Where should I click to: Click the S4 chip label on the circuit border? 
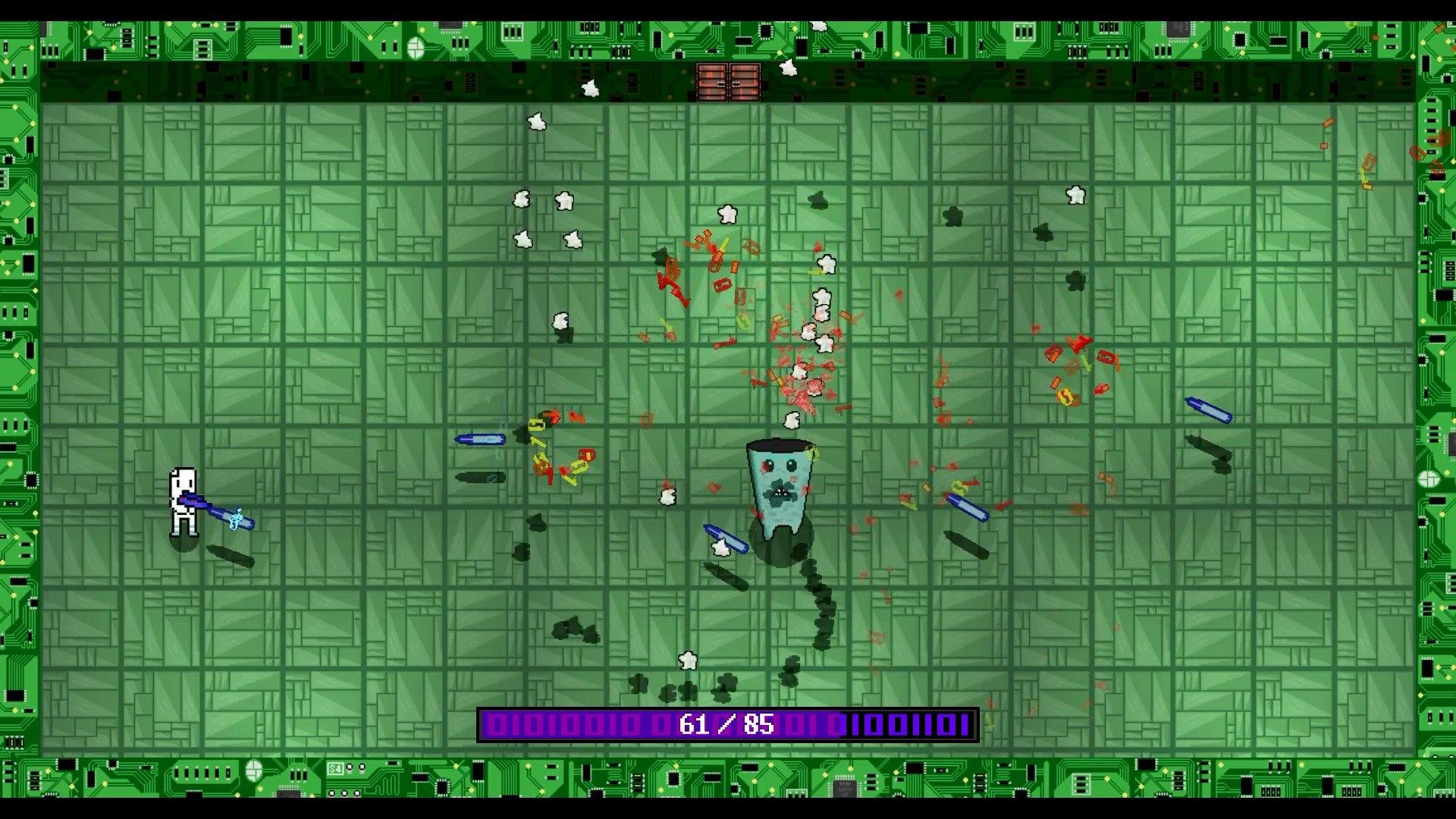(x=336, y=767)
